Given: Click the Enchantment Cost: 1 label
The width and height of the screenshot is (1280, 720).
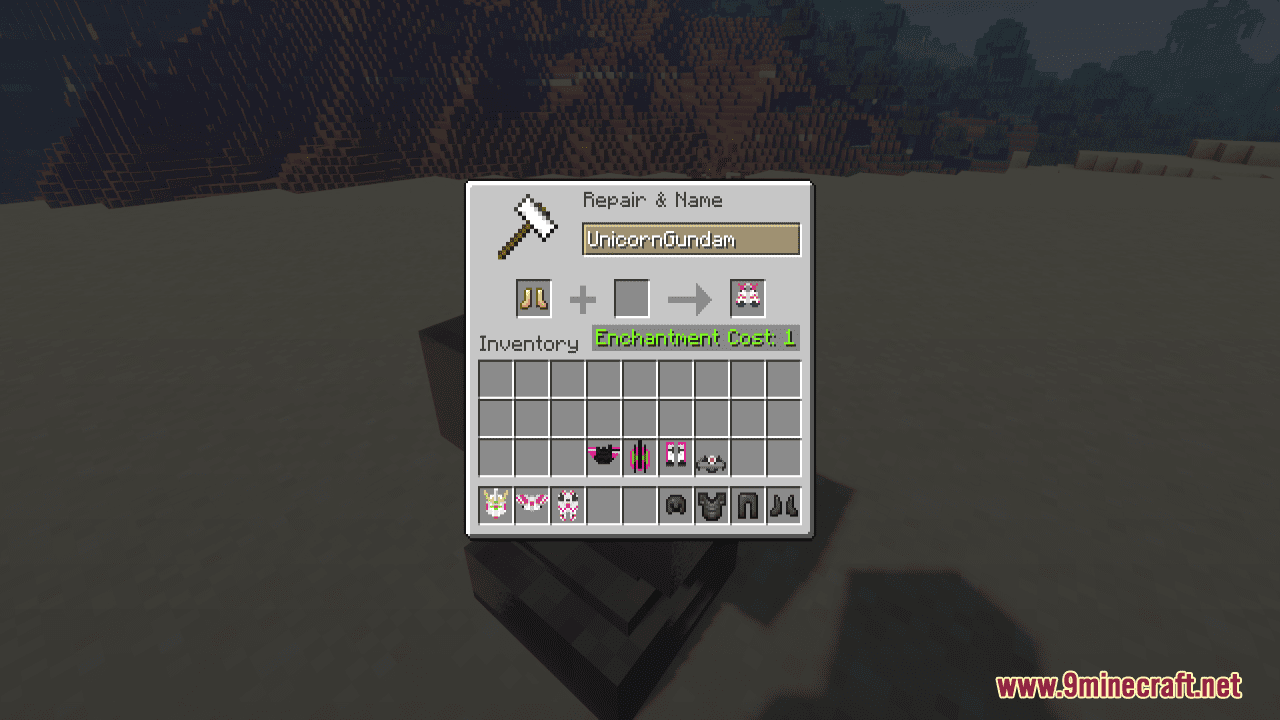Looking at the screenshot, I should coord(695,338).
